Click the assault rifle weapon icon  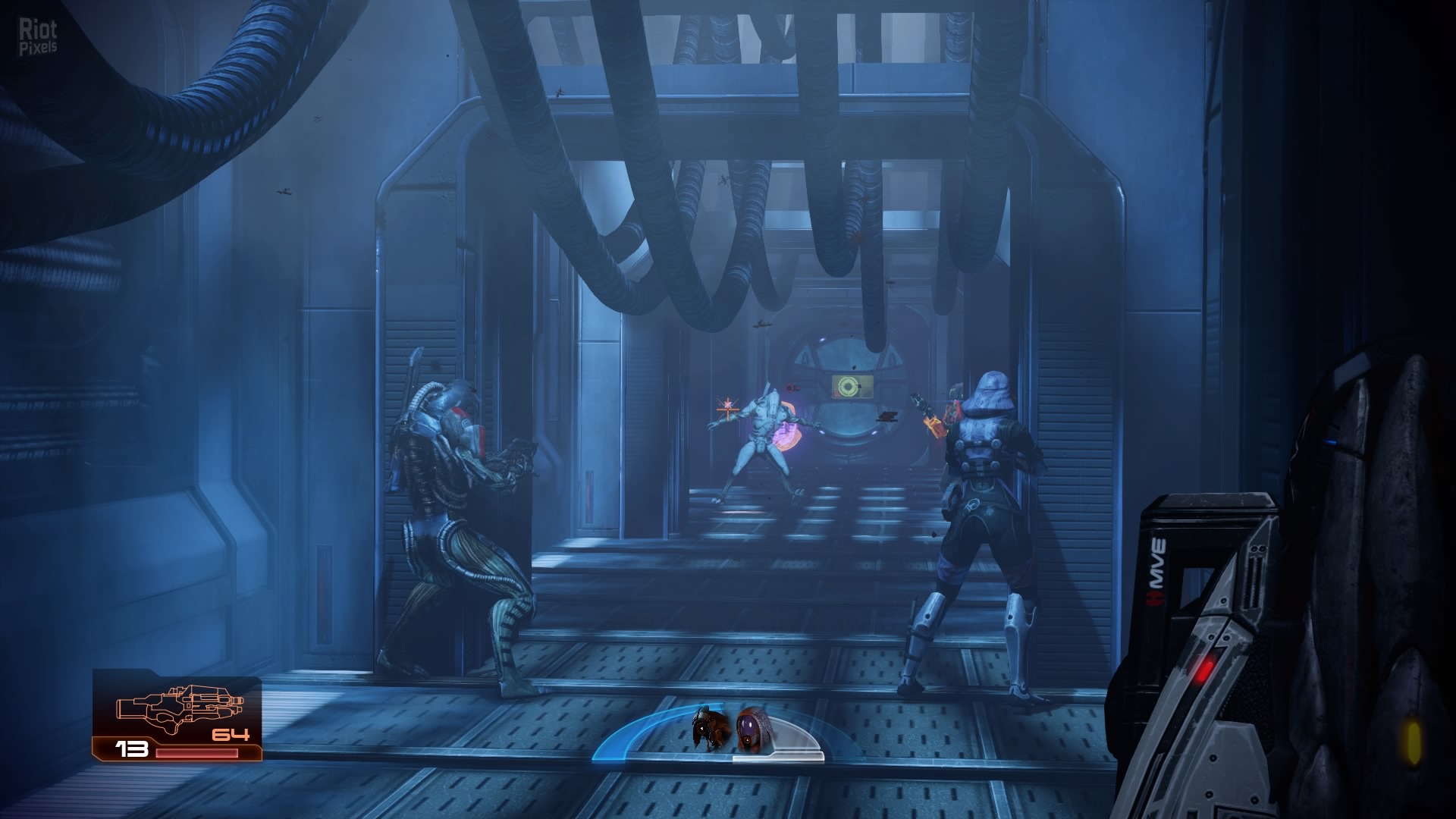(x=179, y=708)
